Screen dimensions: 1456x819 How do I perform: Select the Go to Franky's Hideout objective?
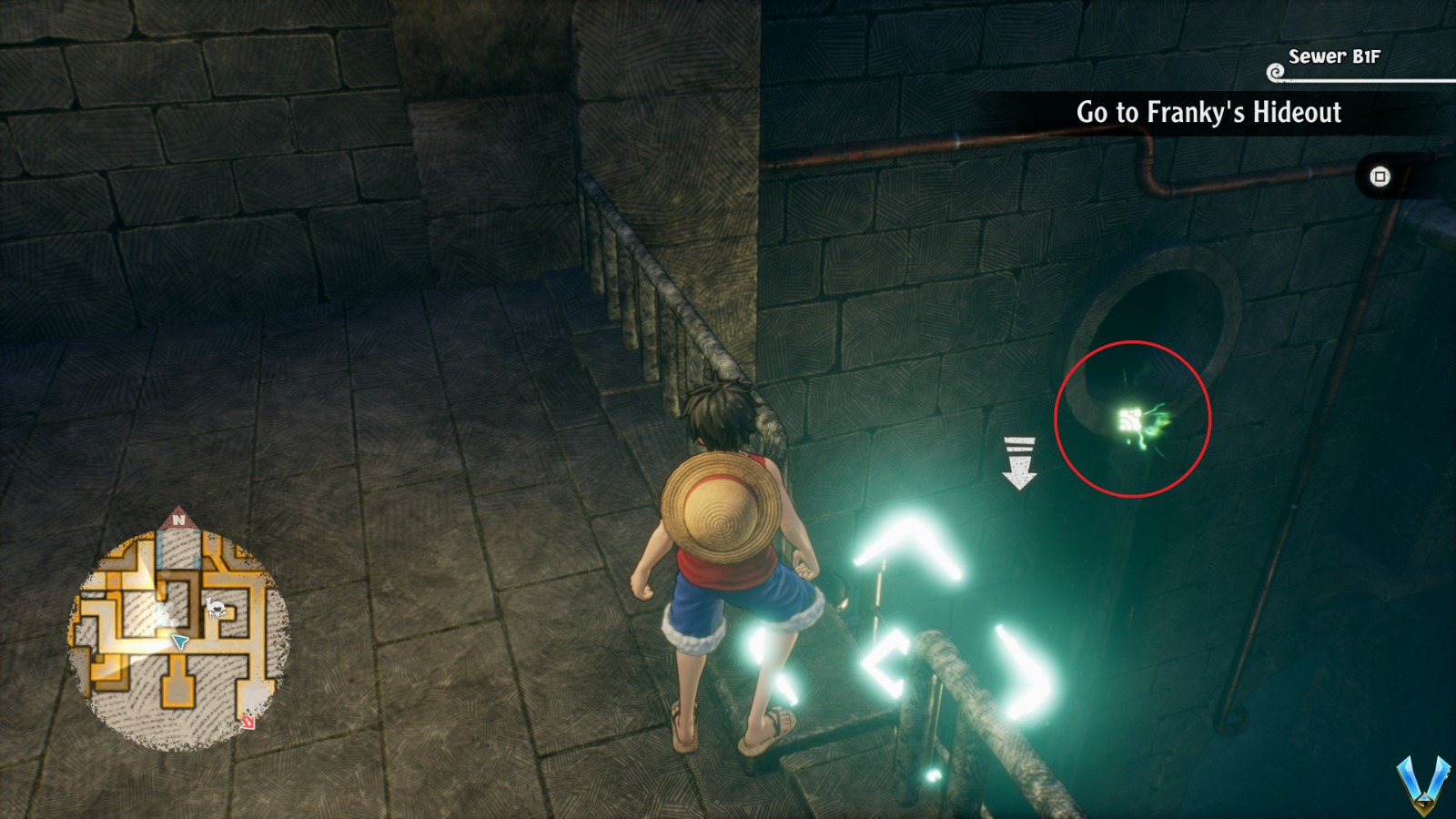pyautogui.click(x=1208, y=113)
